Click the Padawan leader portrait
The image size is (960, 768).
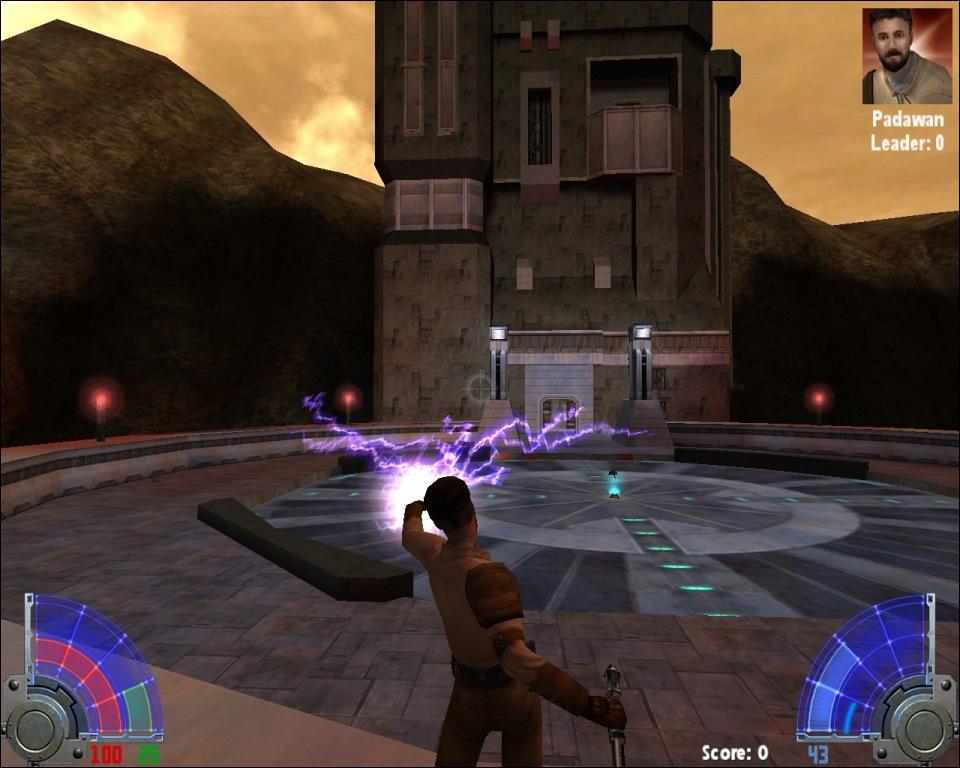[907, 56]
